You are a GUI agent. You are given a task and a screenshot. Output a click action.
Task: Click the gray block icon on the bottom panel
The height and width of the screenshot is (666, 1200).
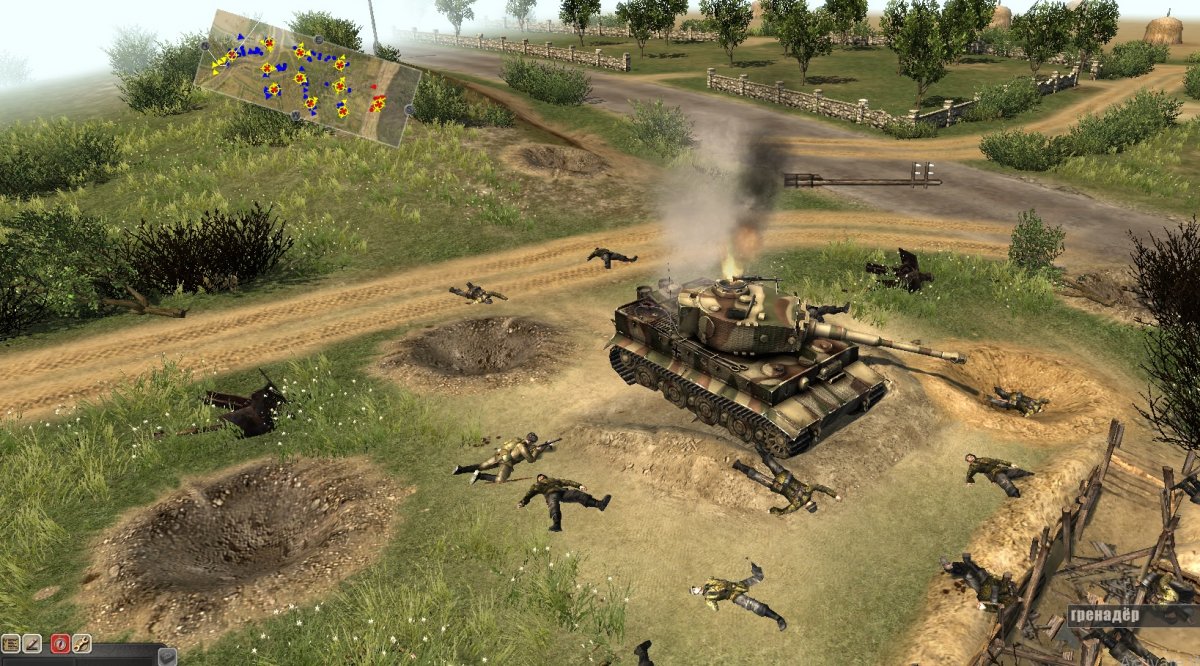(166, 657)
